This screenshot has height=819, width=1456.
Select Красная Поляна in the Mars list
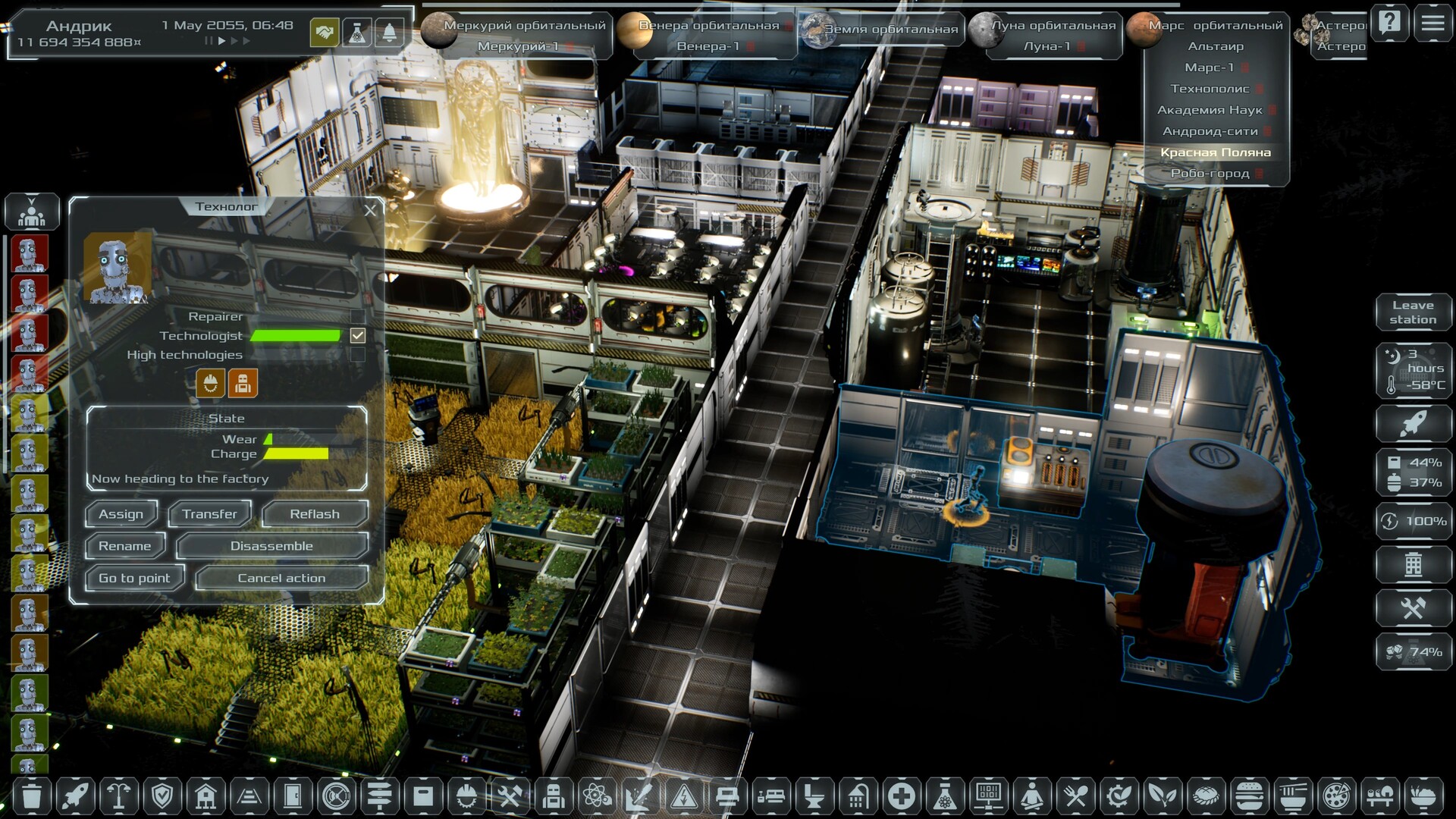click(x=1215, y=152)
